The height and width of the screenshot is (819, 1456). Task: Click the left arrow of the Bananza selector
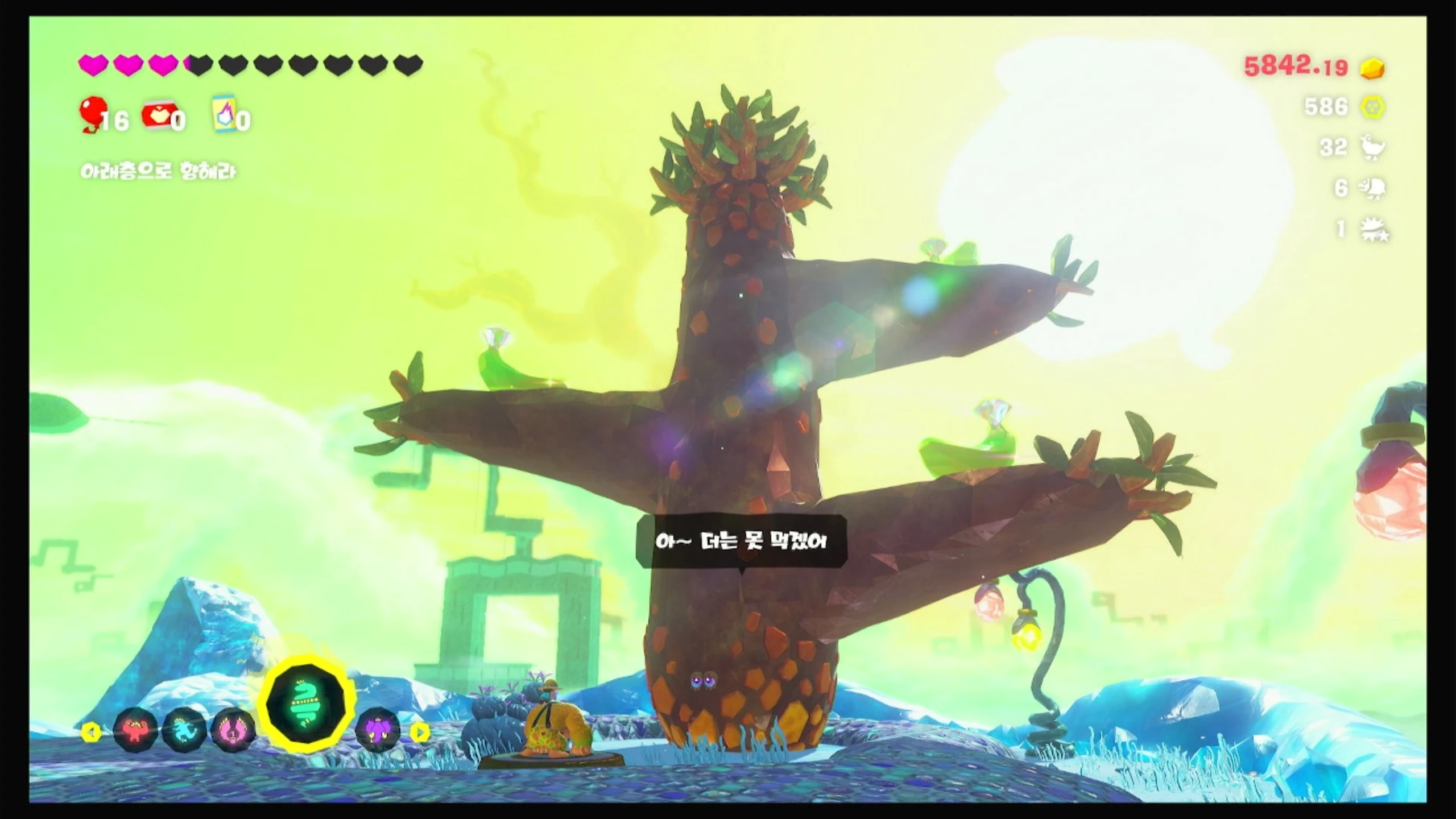point(91,732)
